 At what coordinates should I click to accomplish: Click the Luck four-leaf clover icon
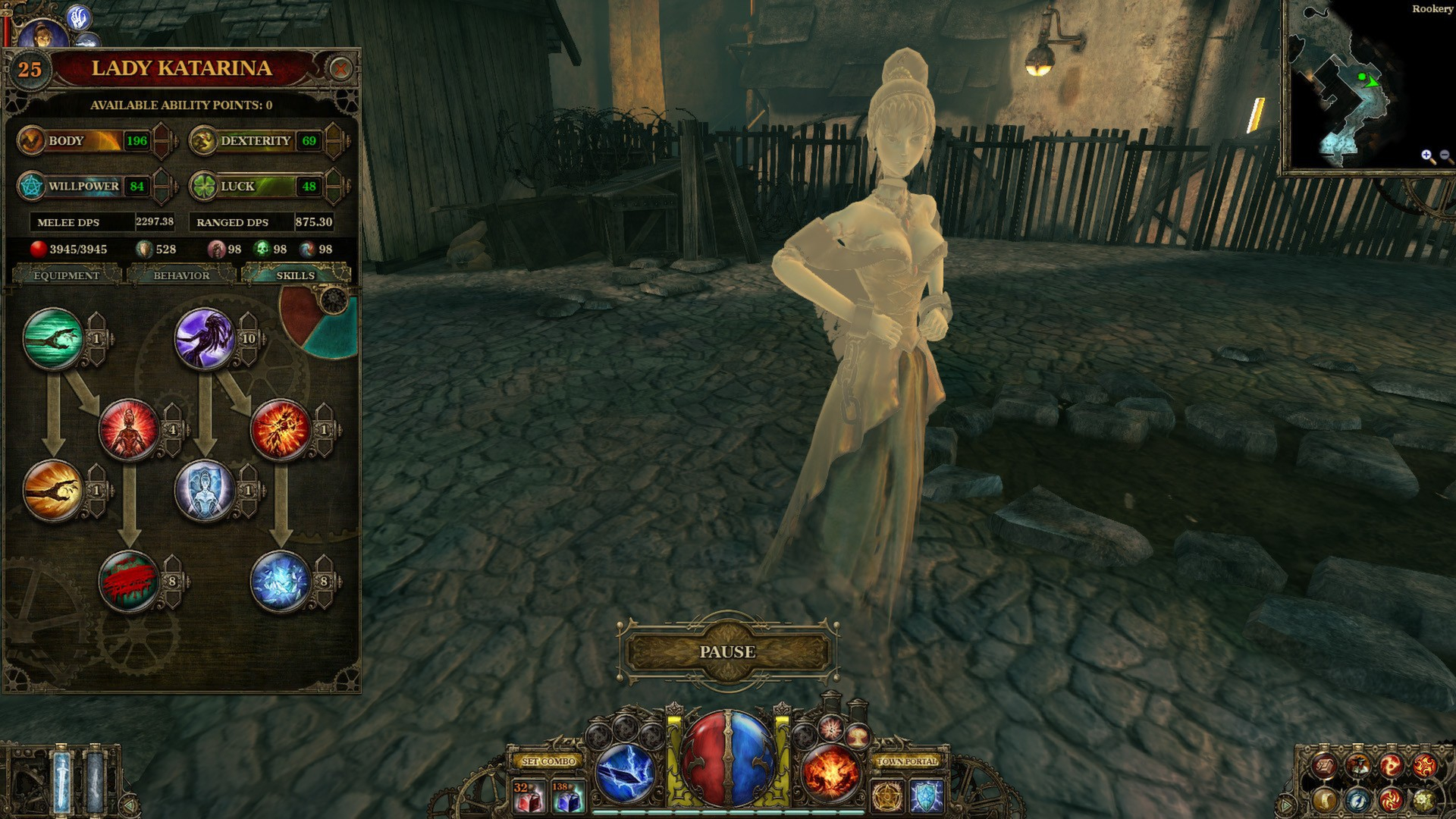[x=203, y=184]
